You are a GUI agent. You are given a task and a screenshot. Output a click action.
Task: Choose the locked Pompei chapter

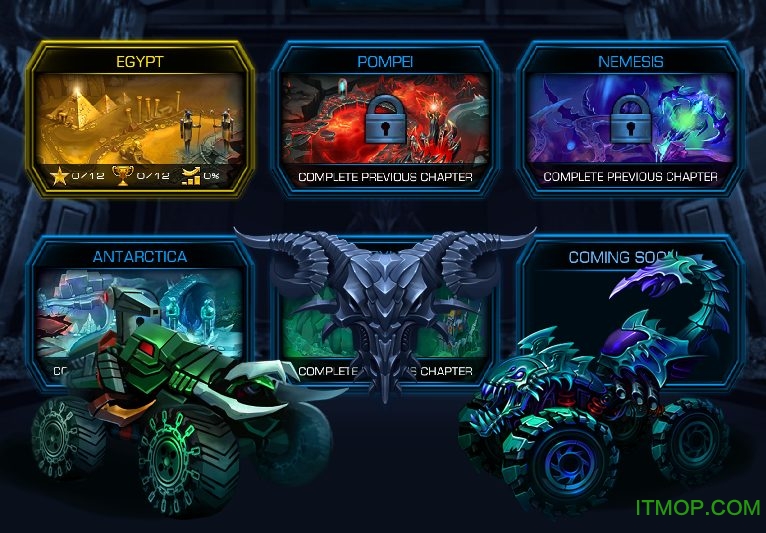pyautogui.click(x=385, y=117)
